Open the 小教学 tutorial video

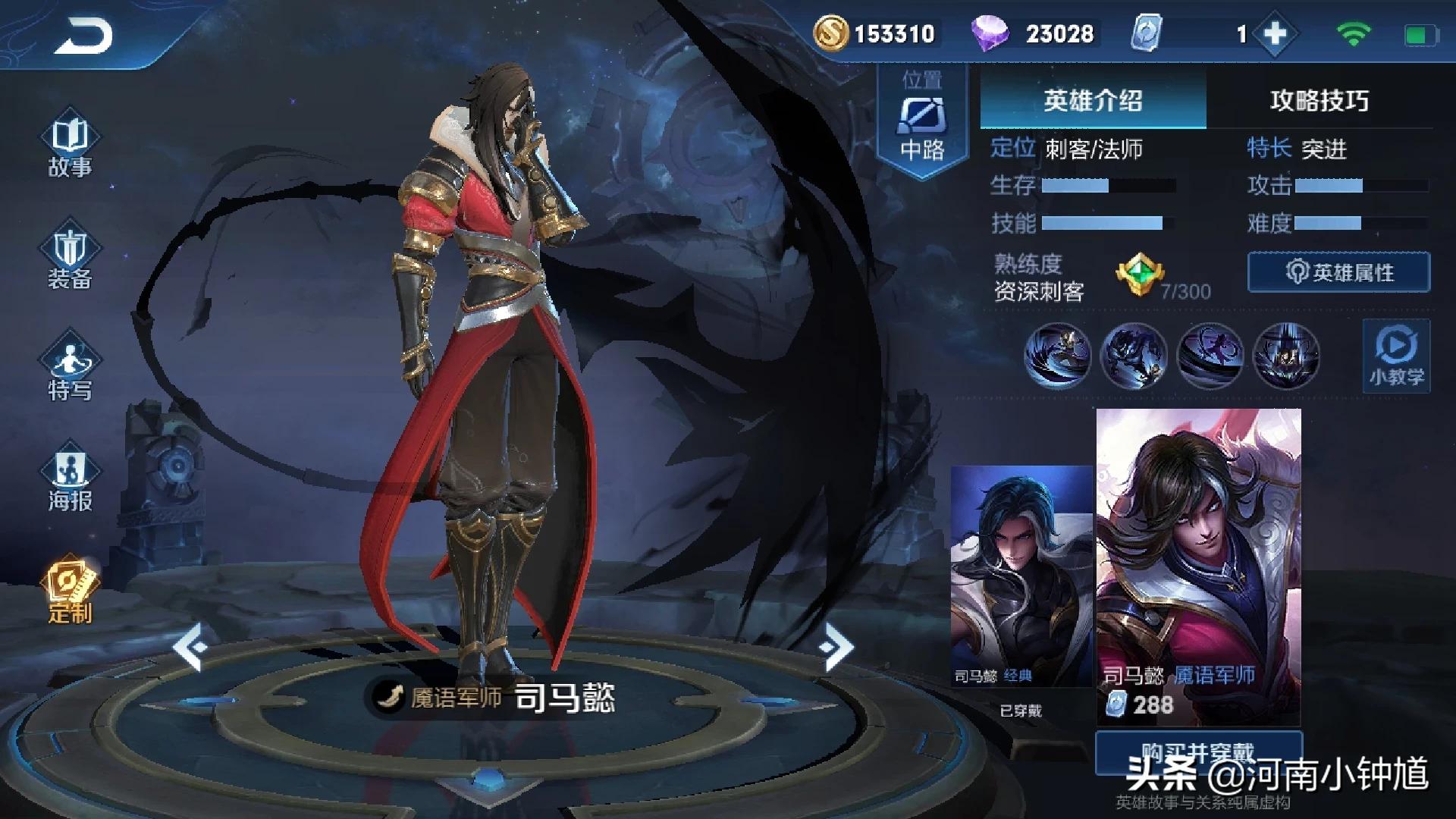point(1395,356)
